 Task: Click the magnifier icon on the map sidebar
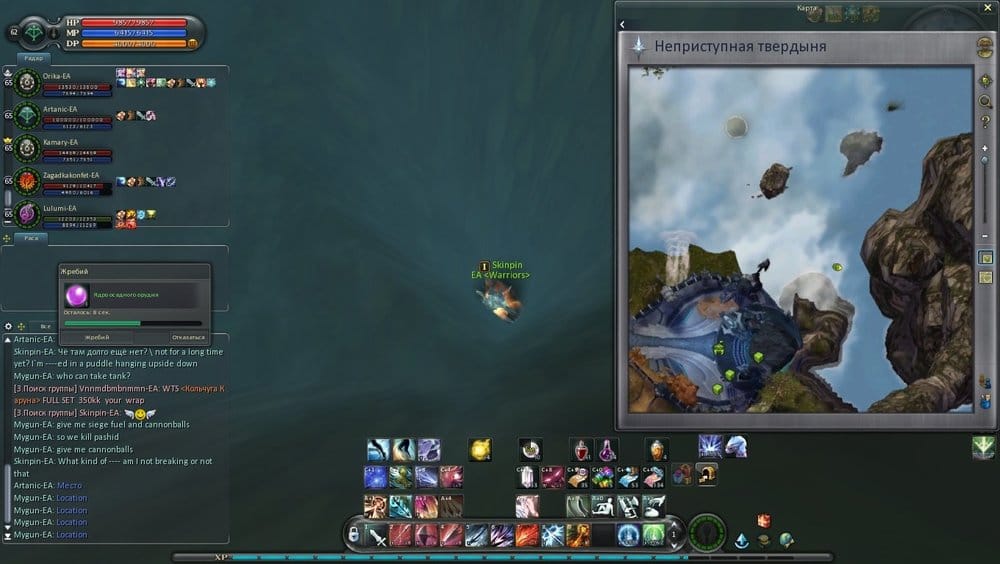click(985, 101)
